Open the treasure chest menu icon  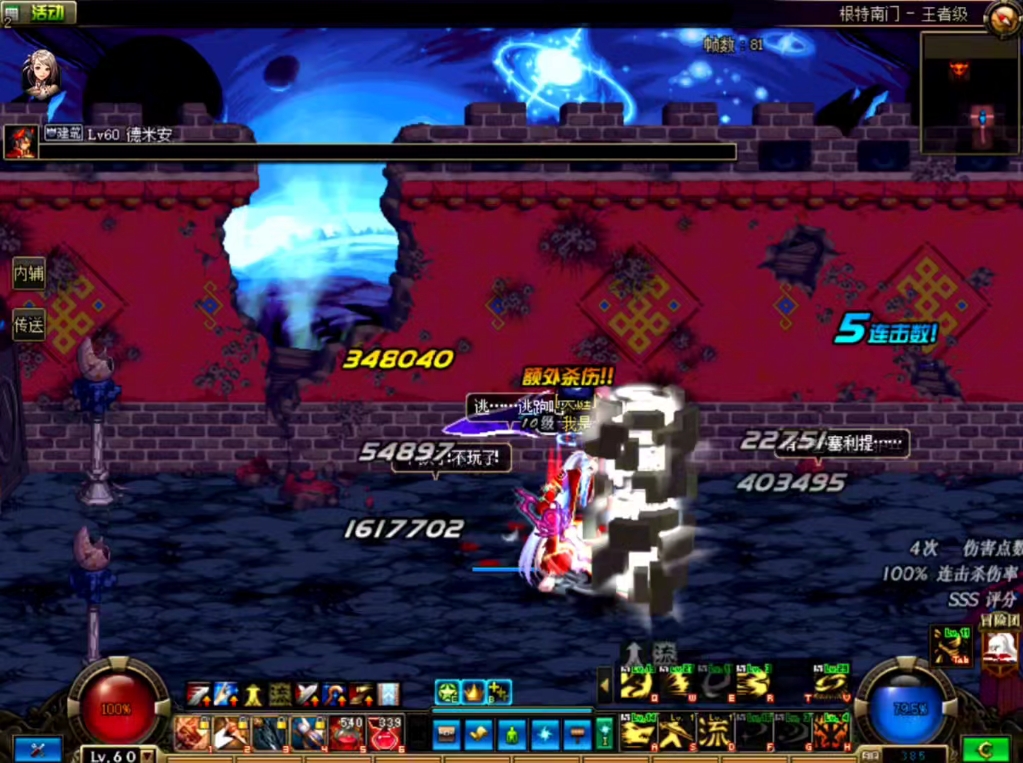point(448,734)
